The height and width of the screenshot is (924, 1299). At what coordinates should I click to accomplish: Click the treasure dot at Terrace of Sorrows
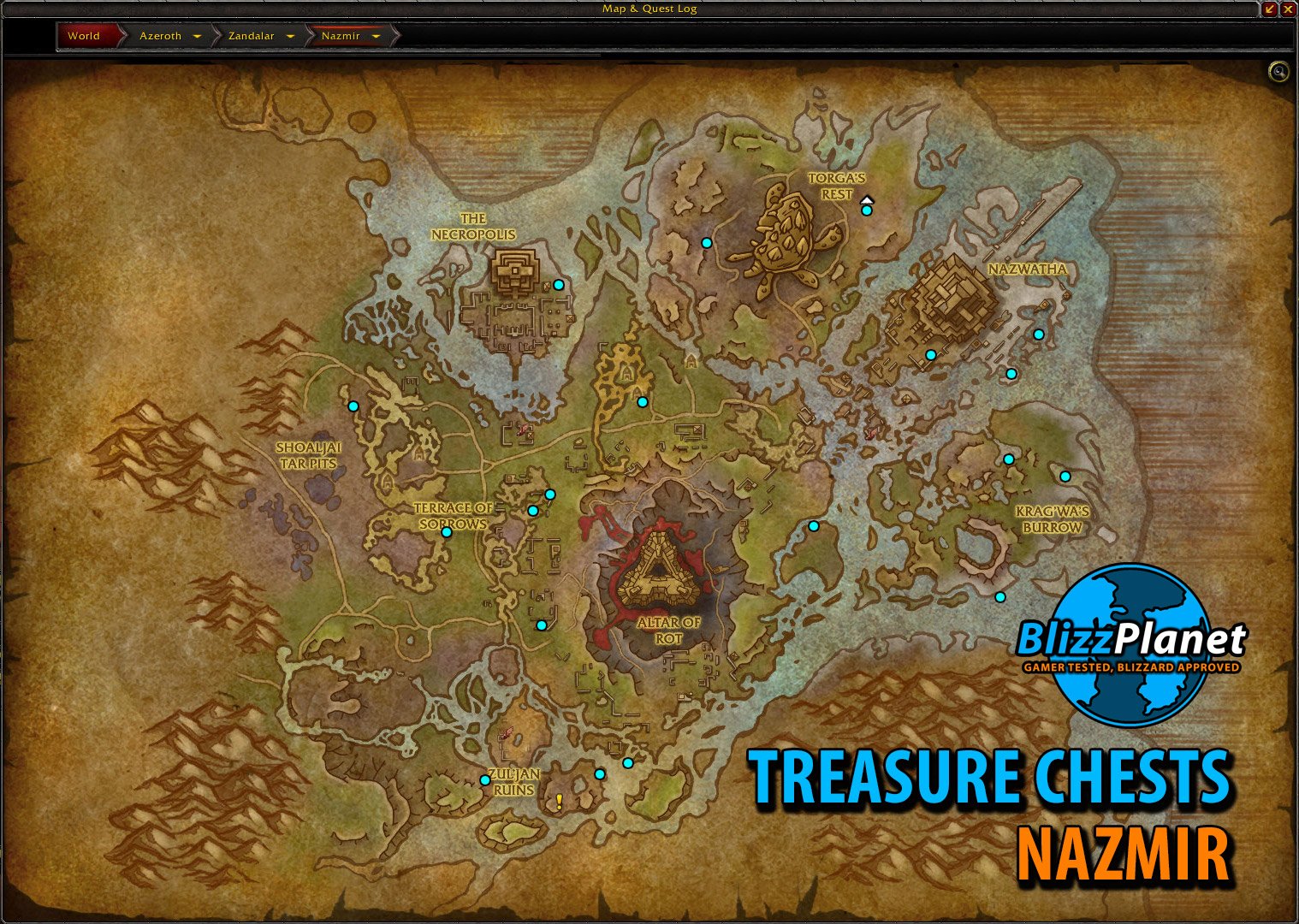pyautogui.click(x=448, y=530)
